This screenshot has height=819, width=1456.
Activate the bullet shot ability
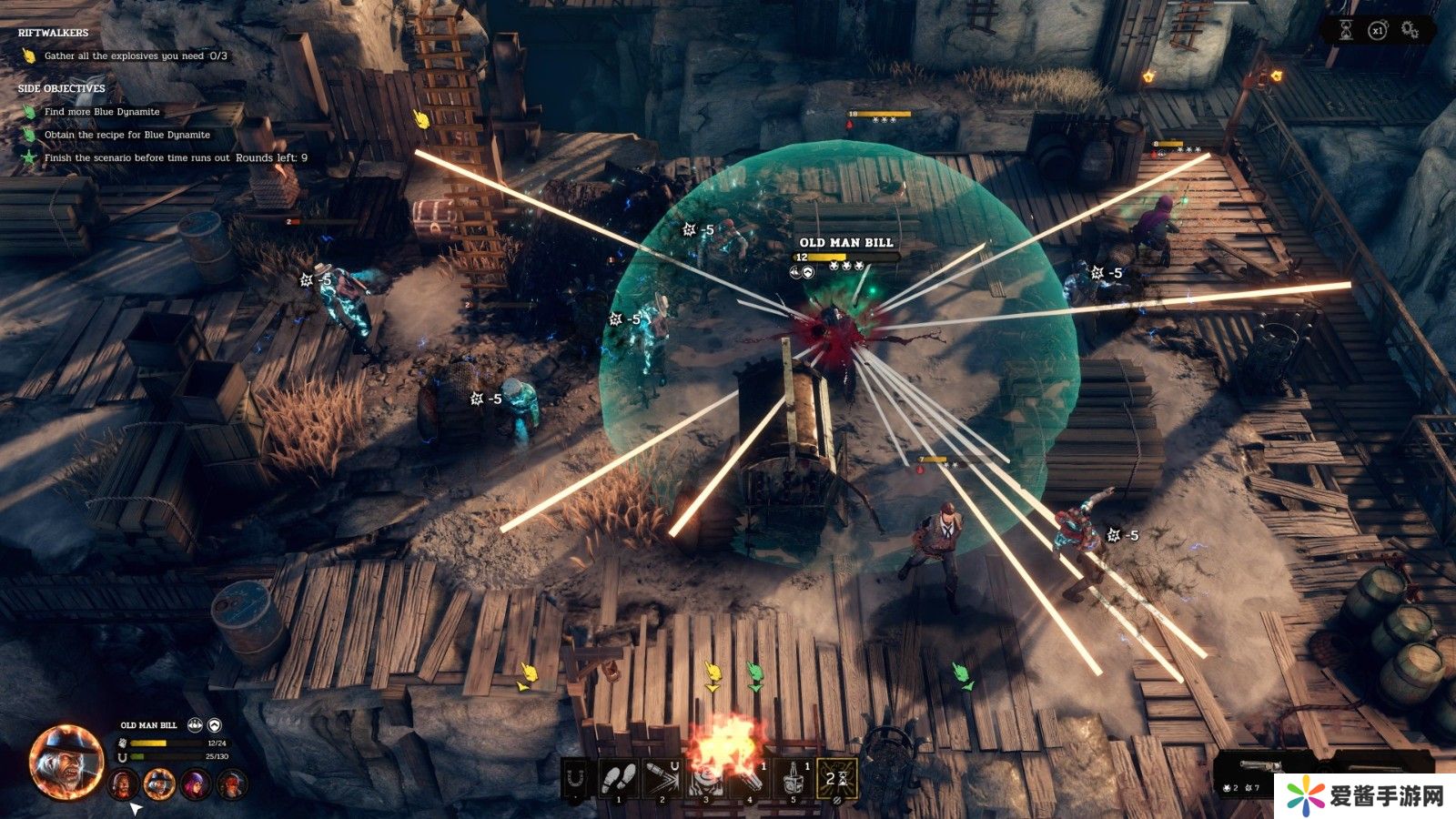[x=662, y=778]
